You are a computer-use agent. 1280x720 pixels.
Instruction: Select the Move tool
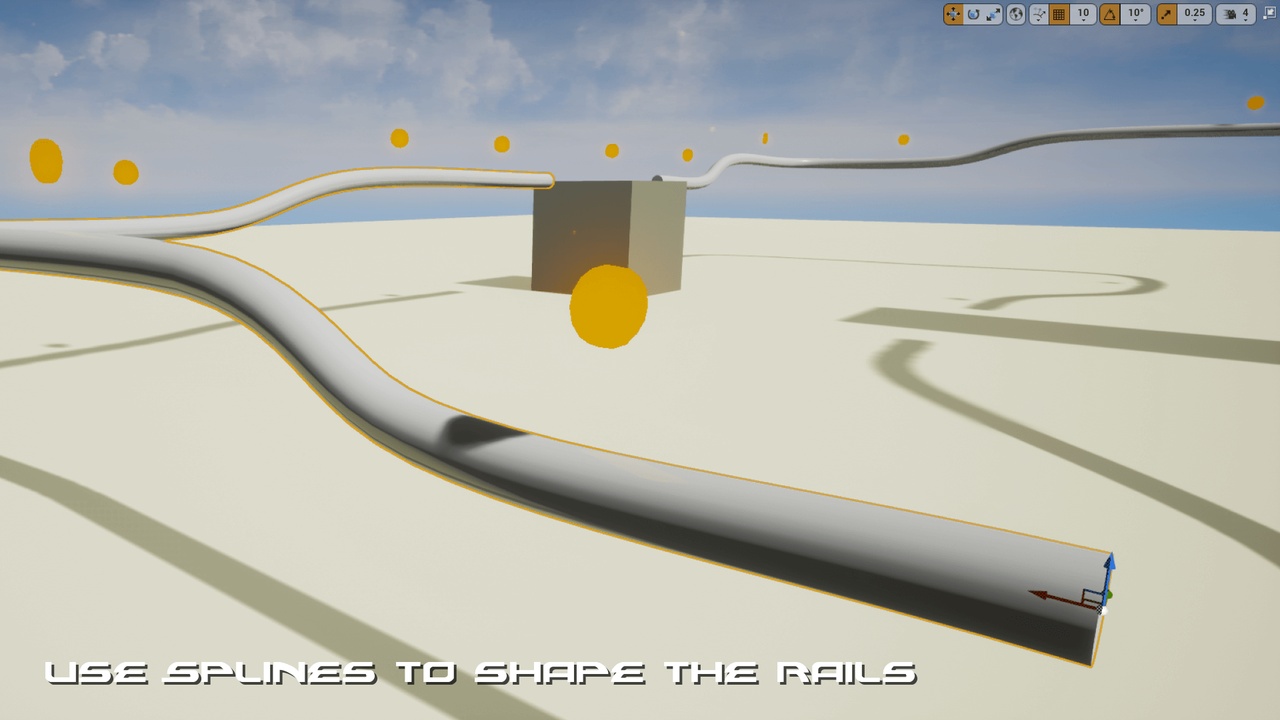pos(952,14)
